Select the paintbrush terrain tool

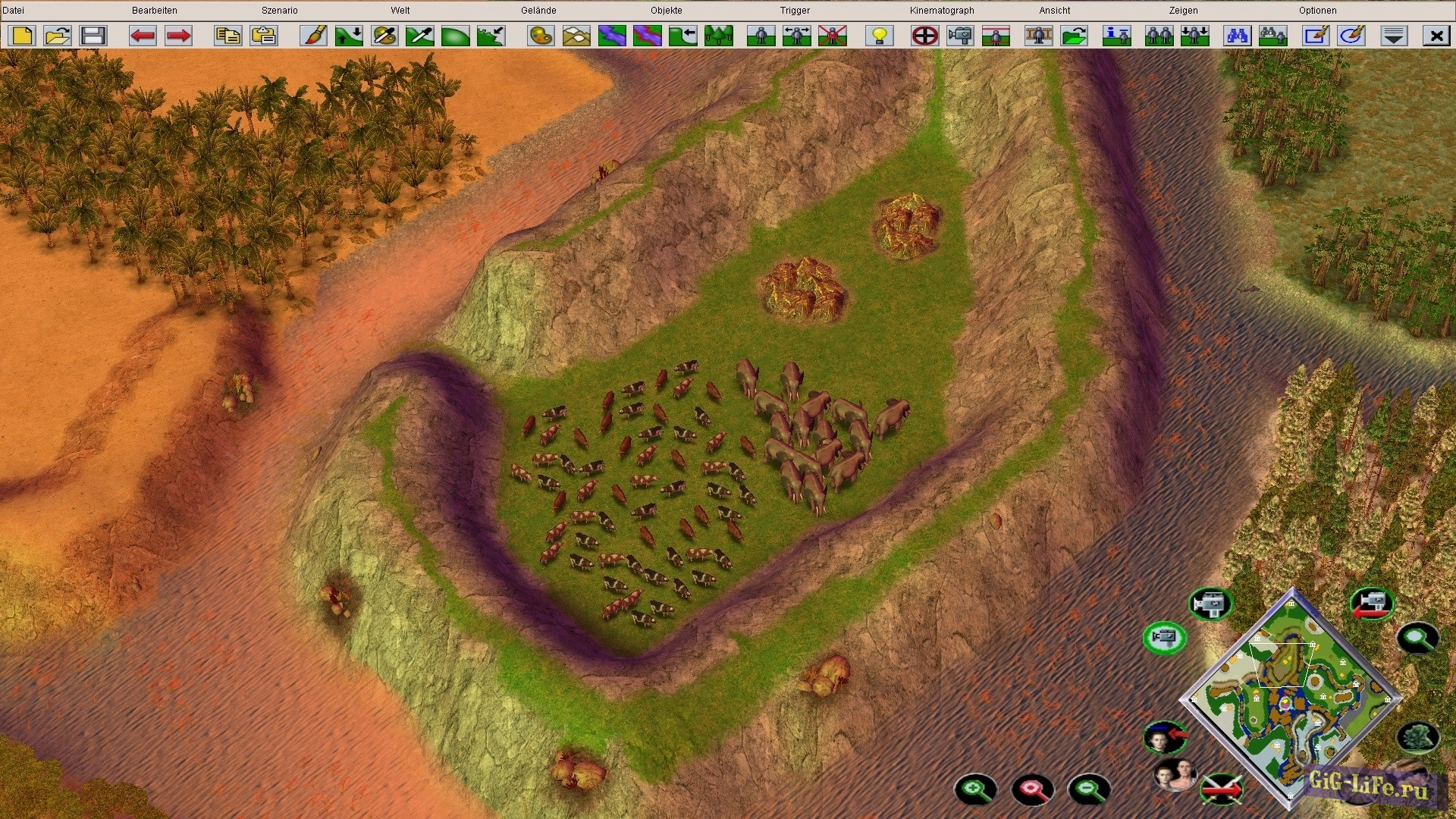click(x=313, y=36)
